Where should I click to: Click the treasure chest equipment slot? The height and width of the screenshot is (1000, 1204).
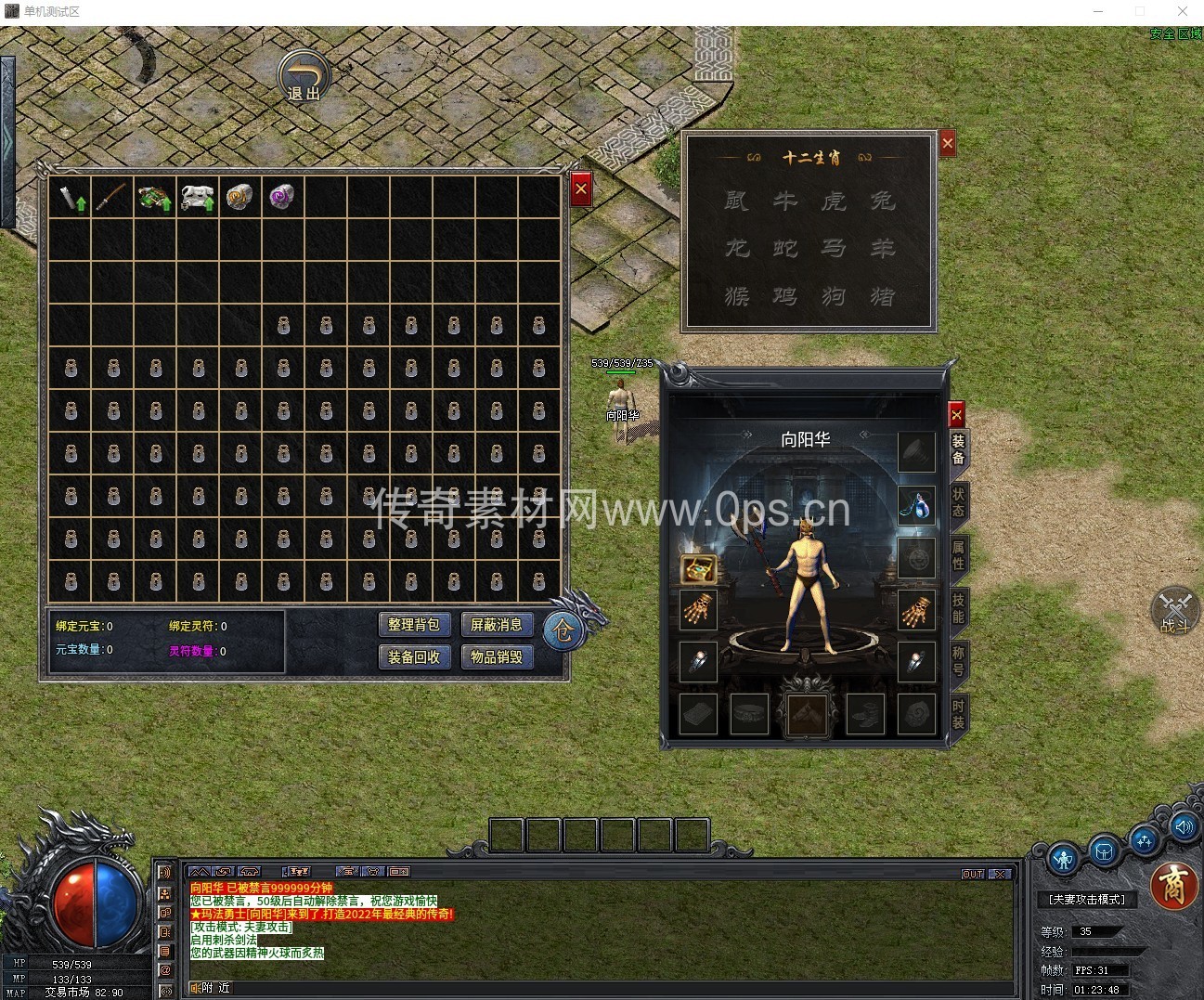[698, 568]
